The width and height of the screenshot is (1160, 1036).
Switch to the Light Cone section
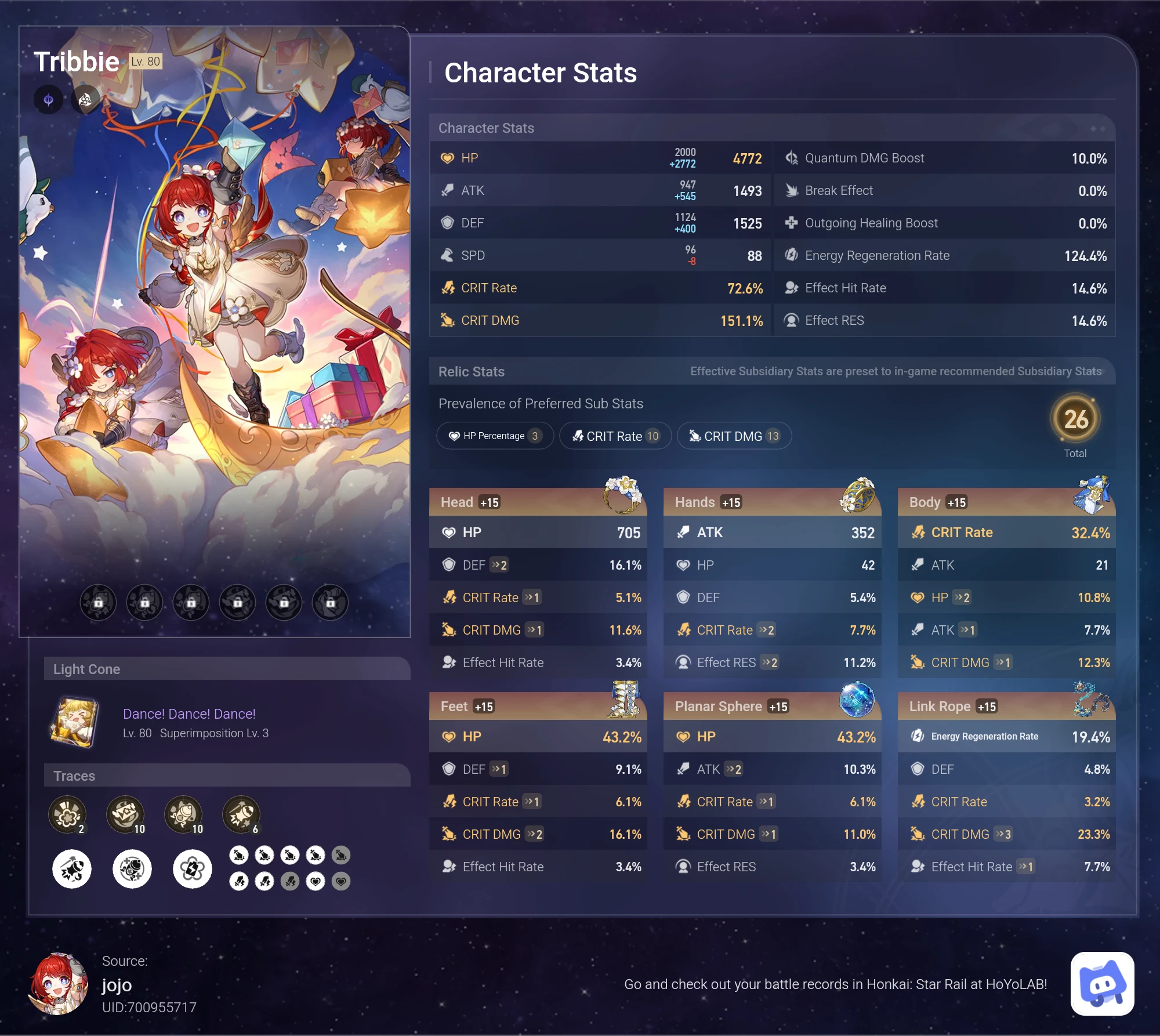pos(87,669)
